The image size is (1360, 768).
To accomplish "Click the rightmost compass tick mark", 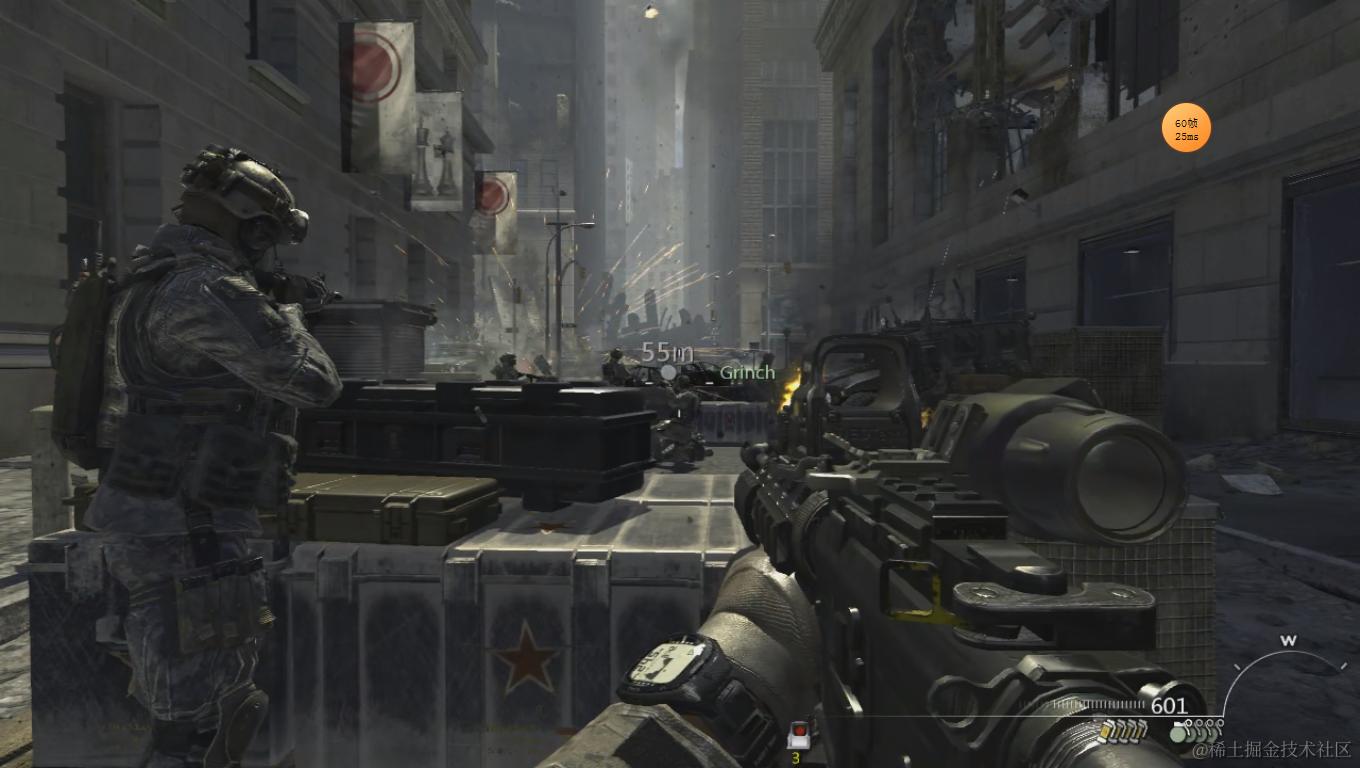I will [1343, 665].
